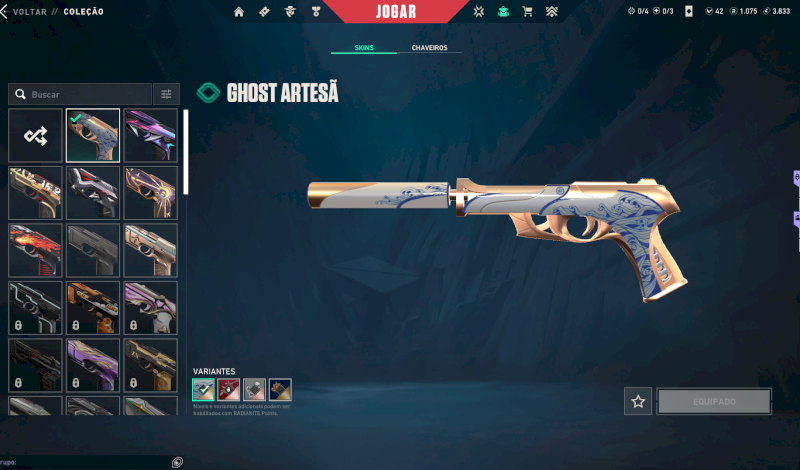
Task: Click the Equipado button
Action: pyautogui.click(x=714, y=401)
